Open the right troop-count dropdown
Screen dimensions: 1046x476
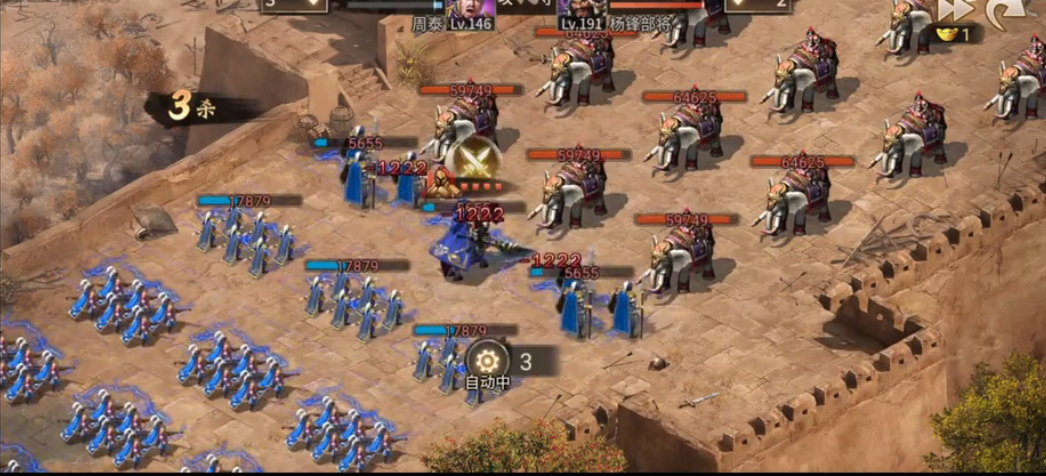point(760,5)
